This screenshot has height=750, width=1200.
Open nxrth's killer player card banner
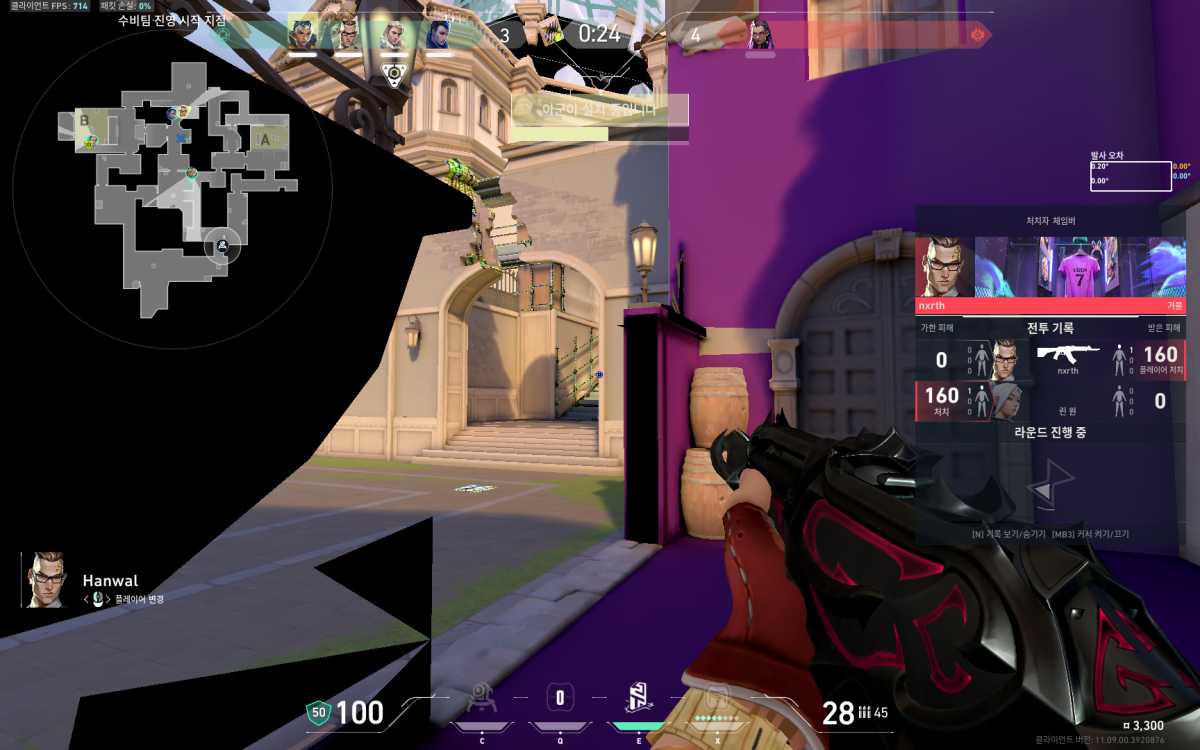pos(1050,268)
